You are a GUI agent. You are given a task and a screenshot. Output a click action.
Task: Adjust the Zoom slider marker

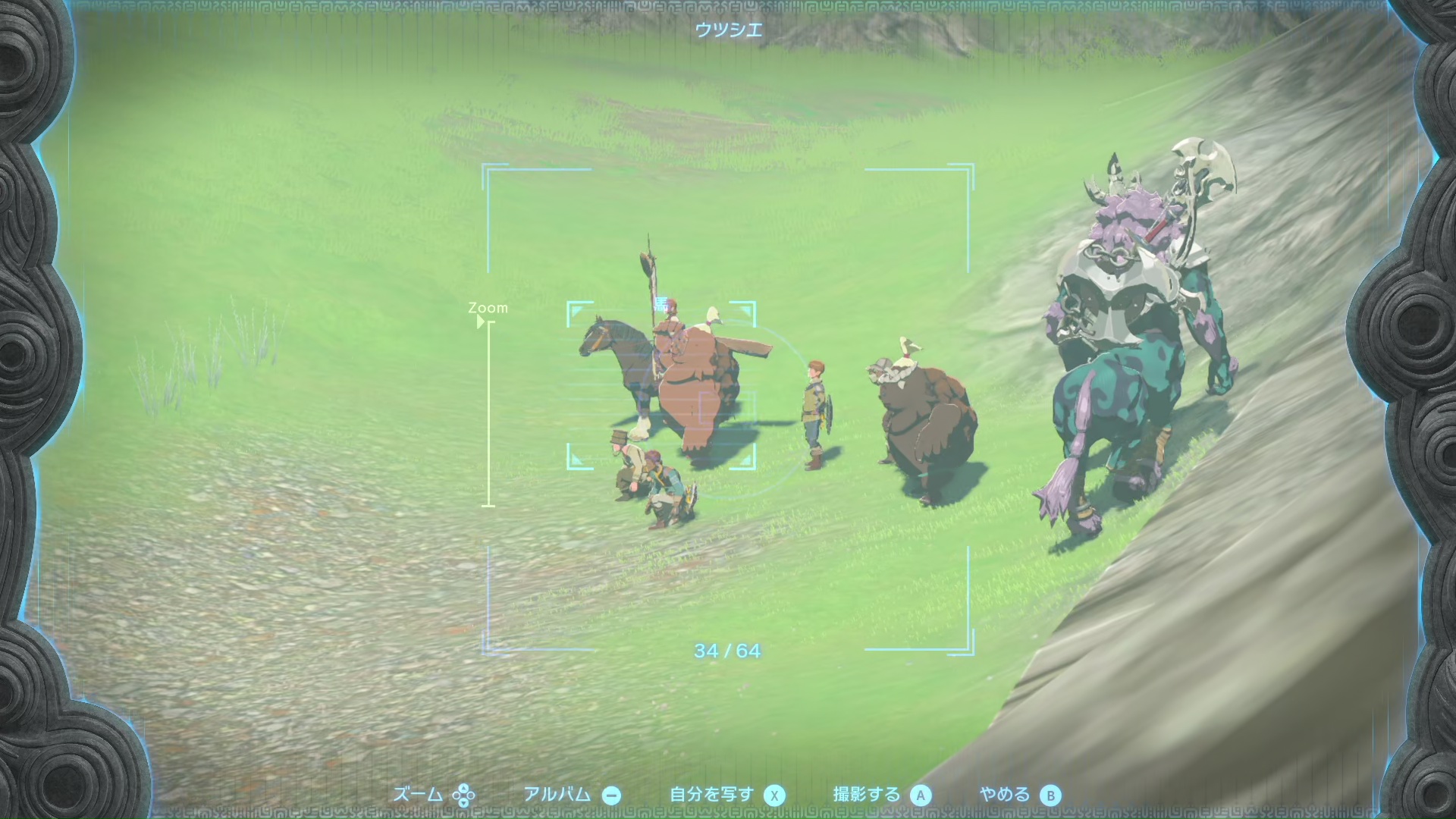point(481,322)
